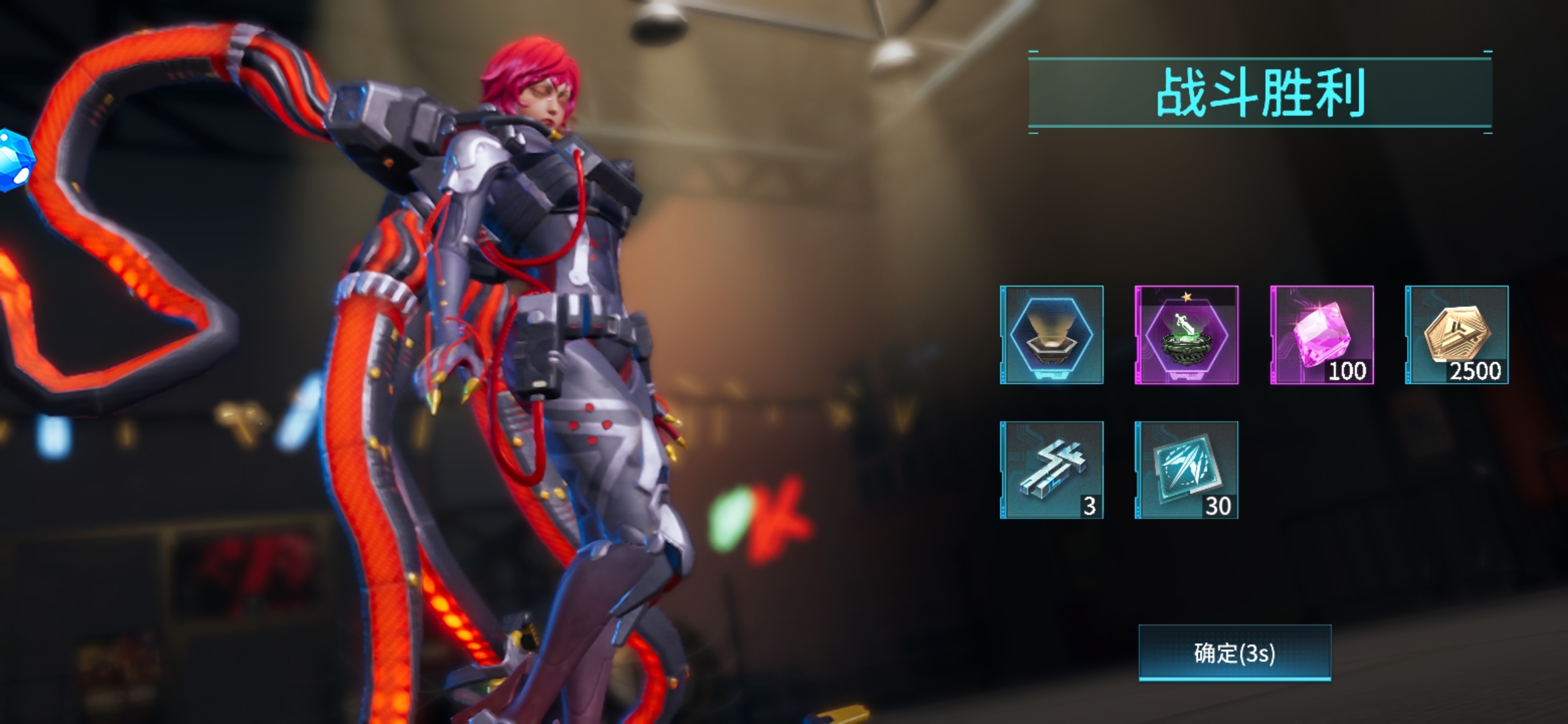
Task: Inspect the purple starred trophy reward
Action: 1186,335
